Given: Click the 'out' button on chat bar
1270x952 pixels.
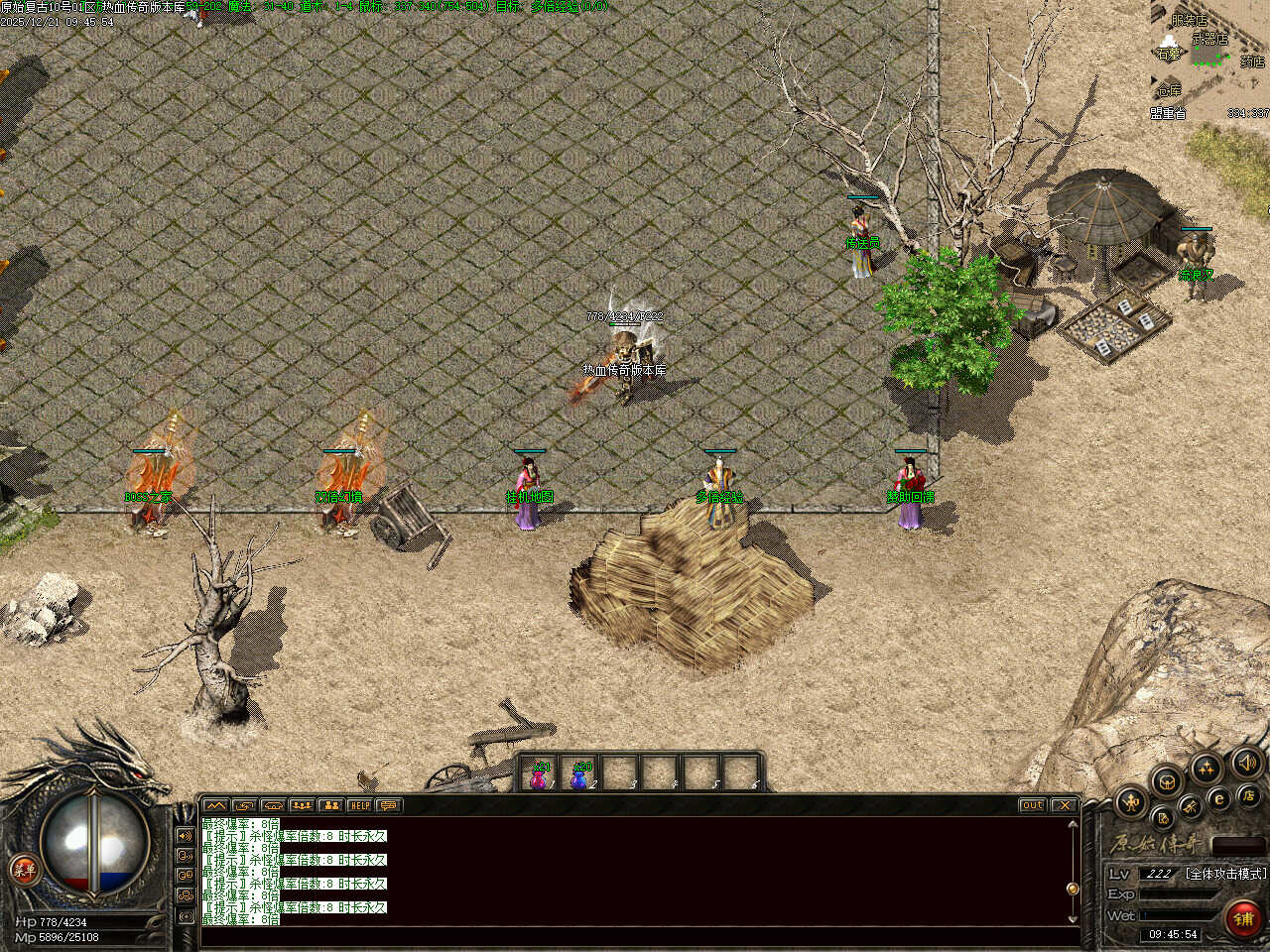Looking at the screenshot, I should pos(1032,805).
